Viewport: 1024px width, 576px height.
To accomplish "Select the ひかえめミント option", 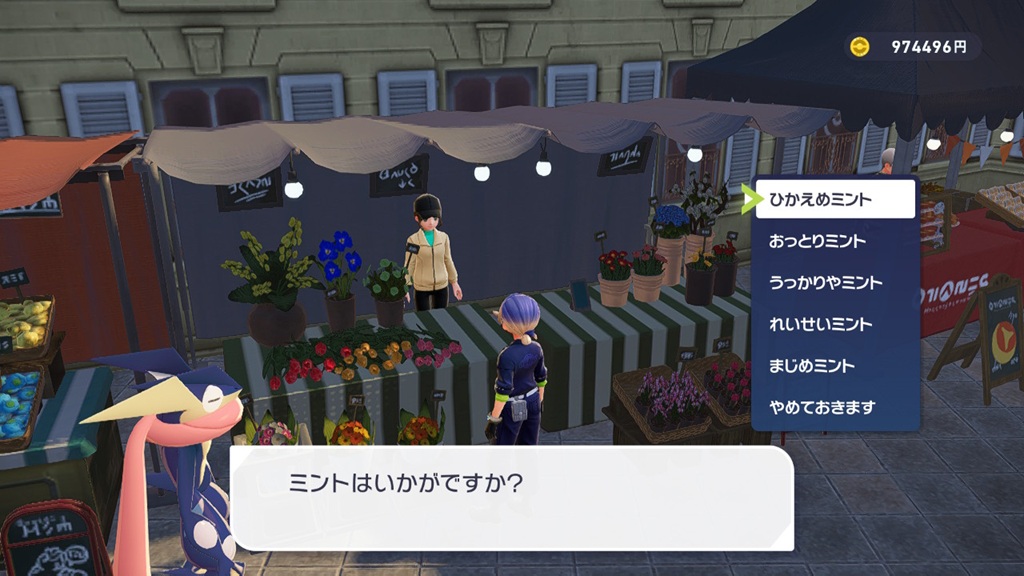I will 835,200.
